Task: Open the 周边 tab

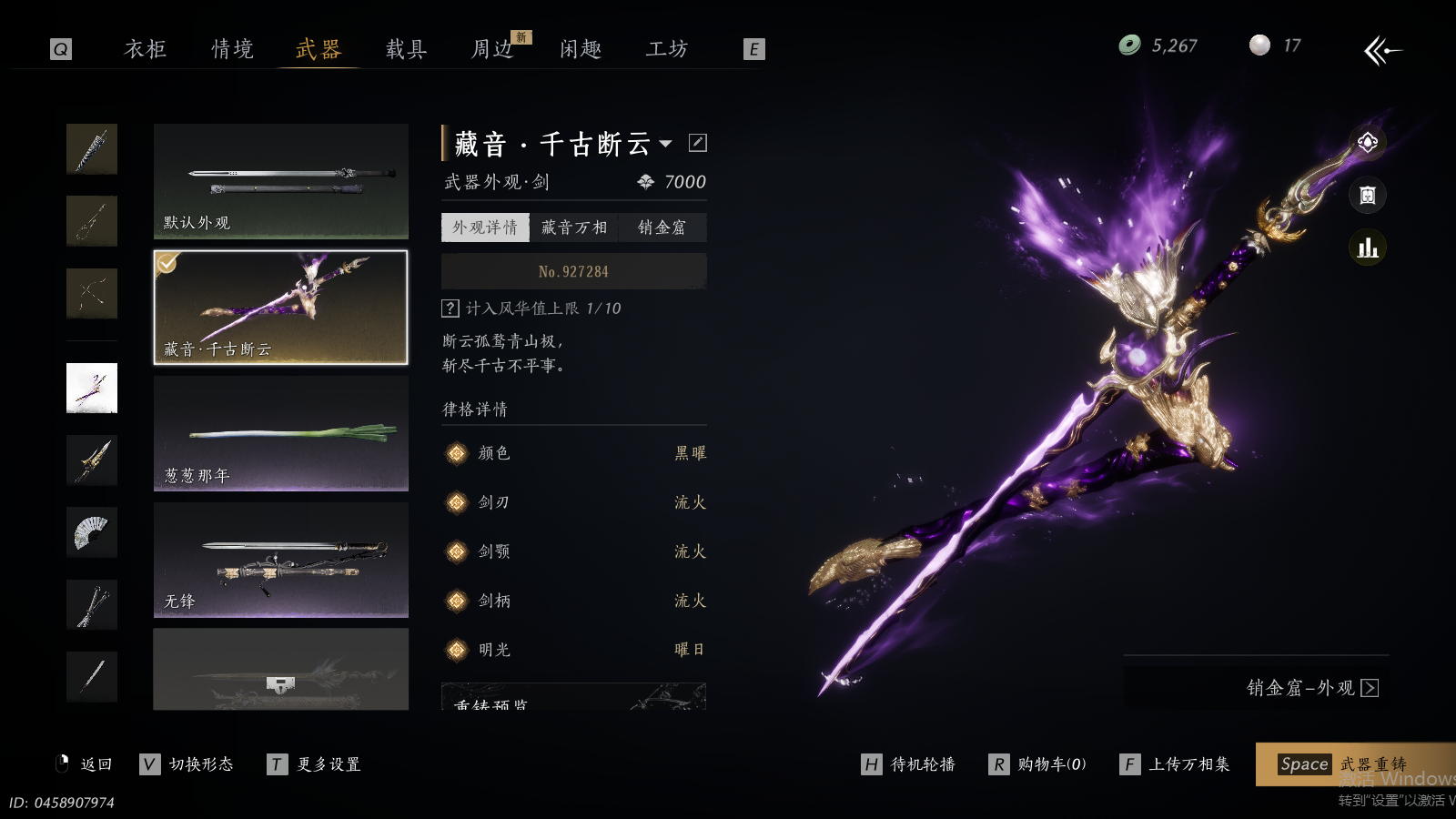Action: [x=492, y=49]
